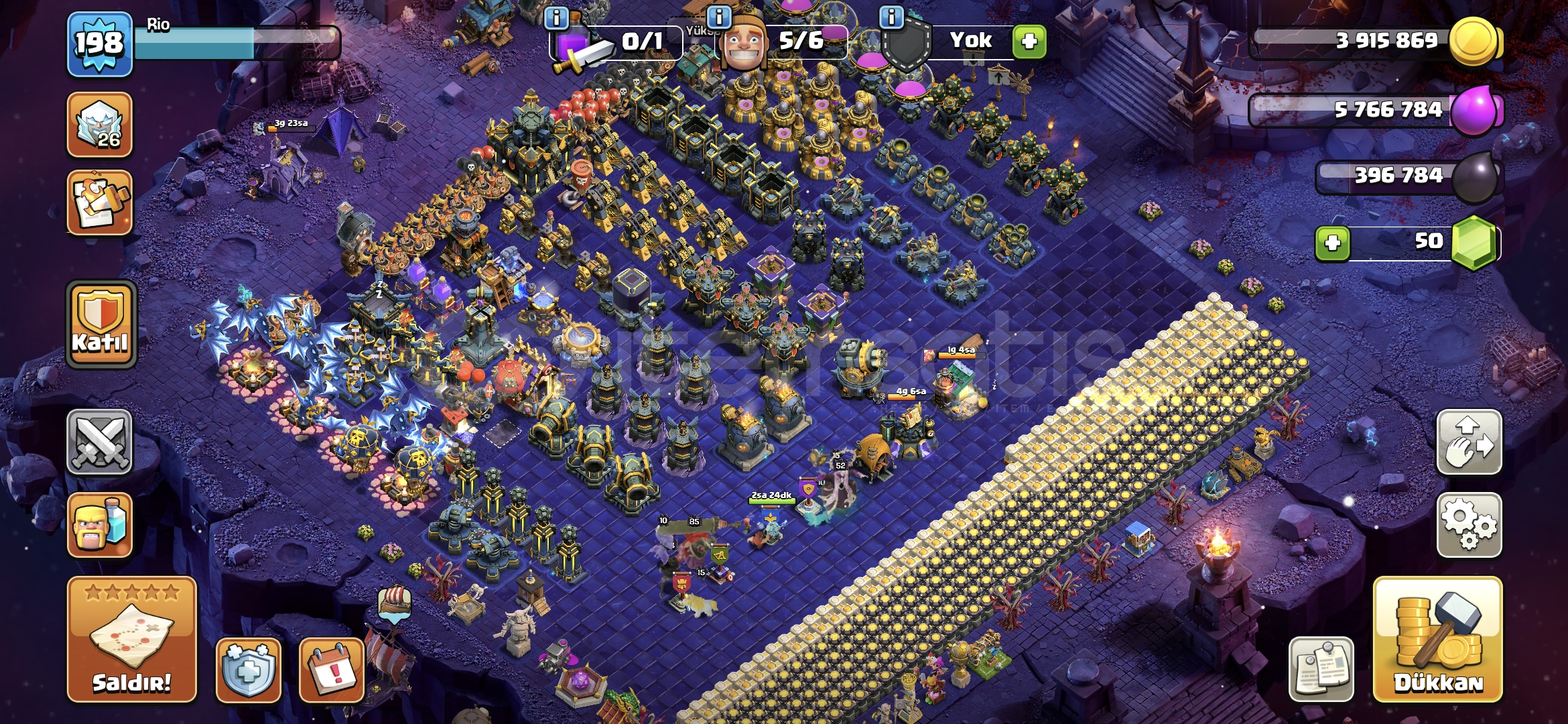
Task: Open the crossed swords battle log
Action: [x=100, y=442]
